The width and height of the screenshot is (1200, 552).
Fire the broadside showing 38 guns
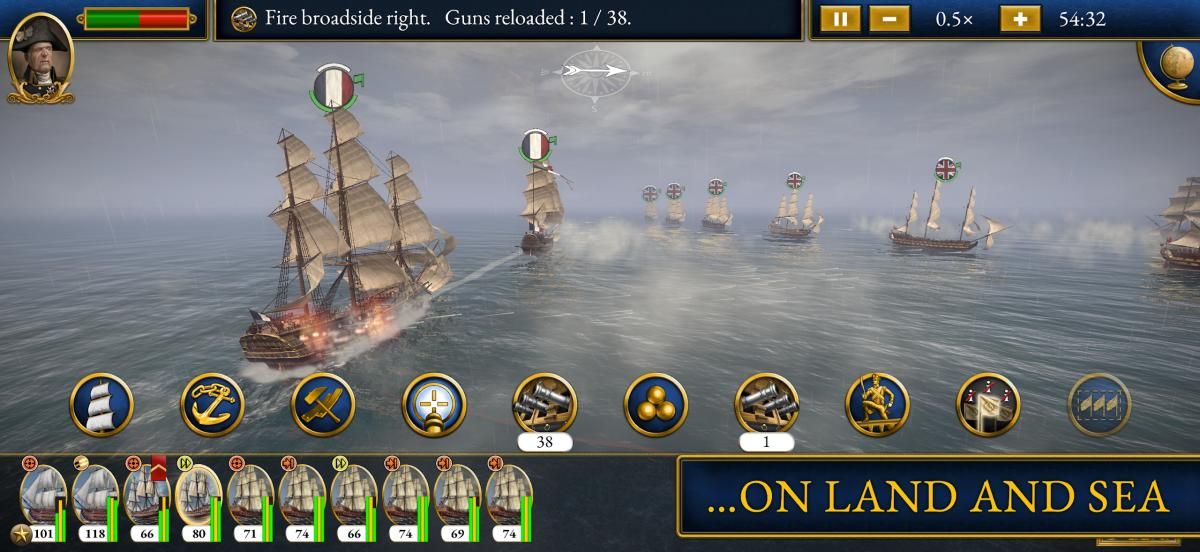545,405
